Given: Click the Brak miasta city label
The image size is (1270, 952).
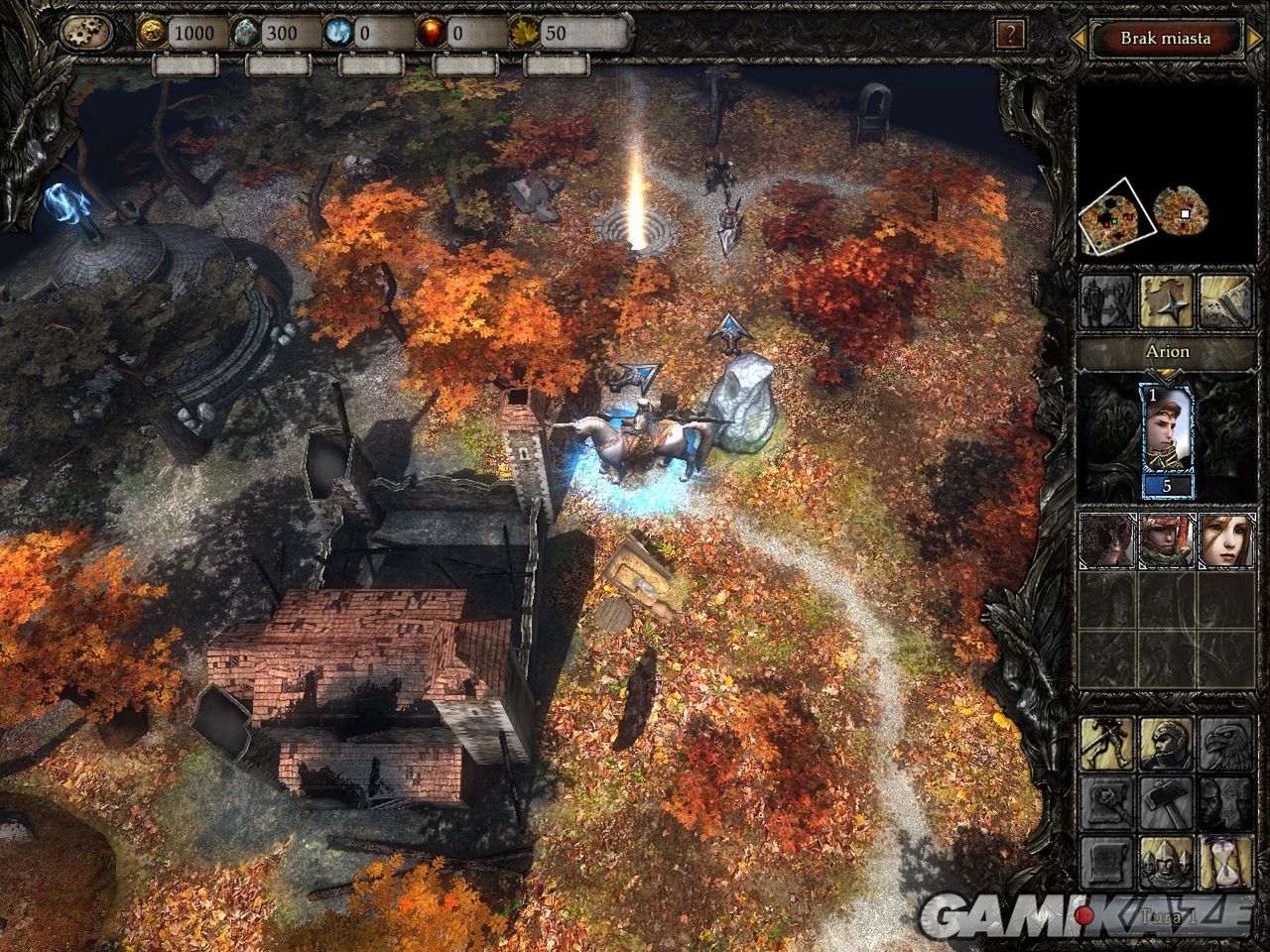Looking at the screenshot, I should coord(1165,39).
